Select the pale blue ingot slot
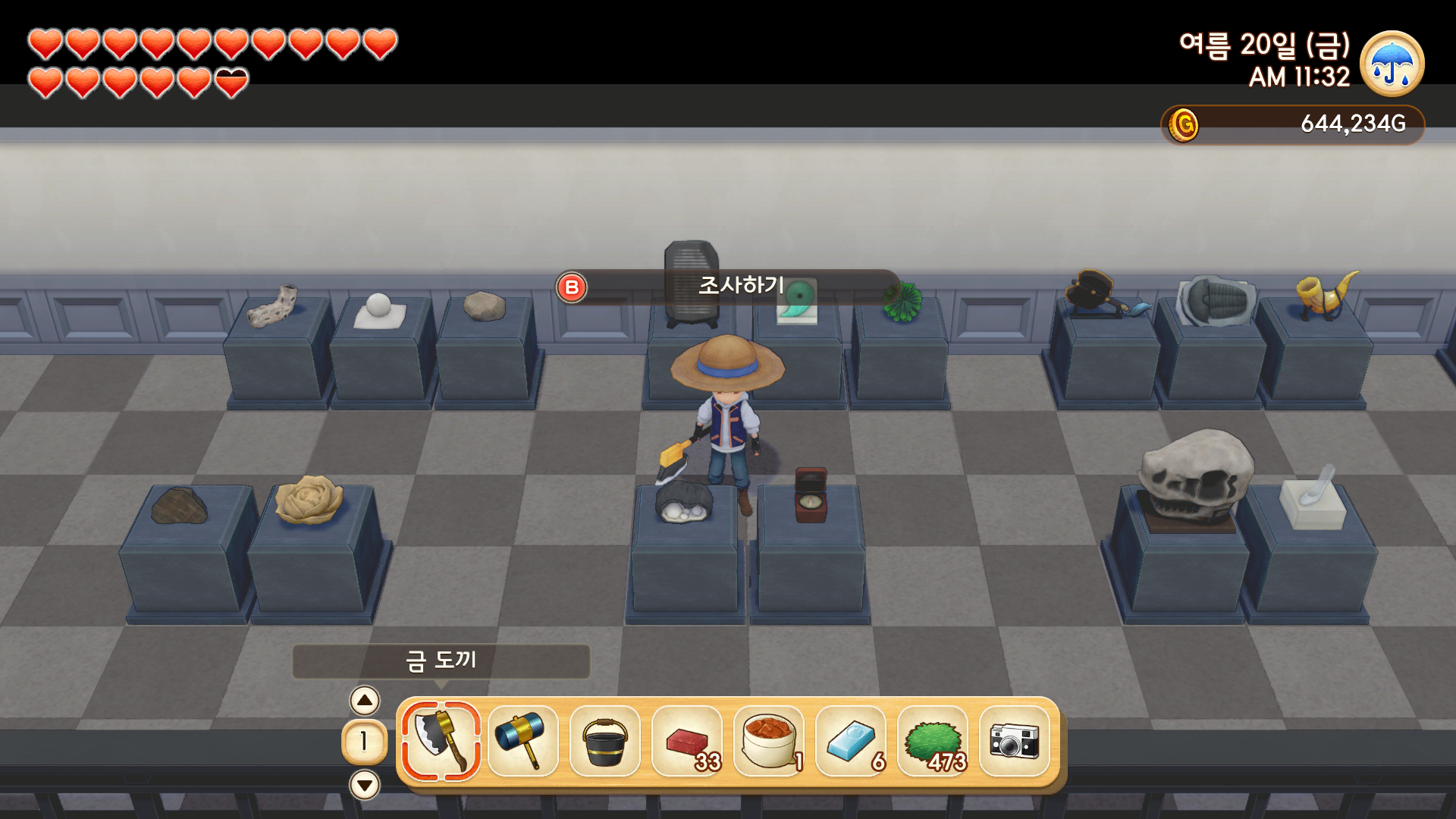Screen dimensions: 1456x819 [x=850, y=741]
